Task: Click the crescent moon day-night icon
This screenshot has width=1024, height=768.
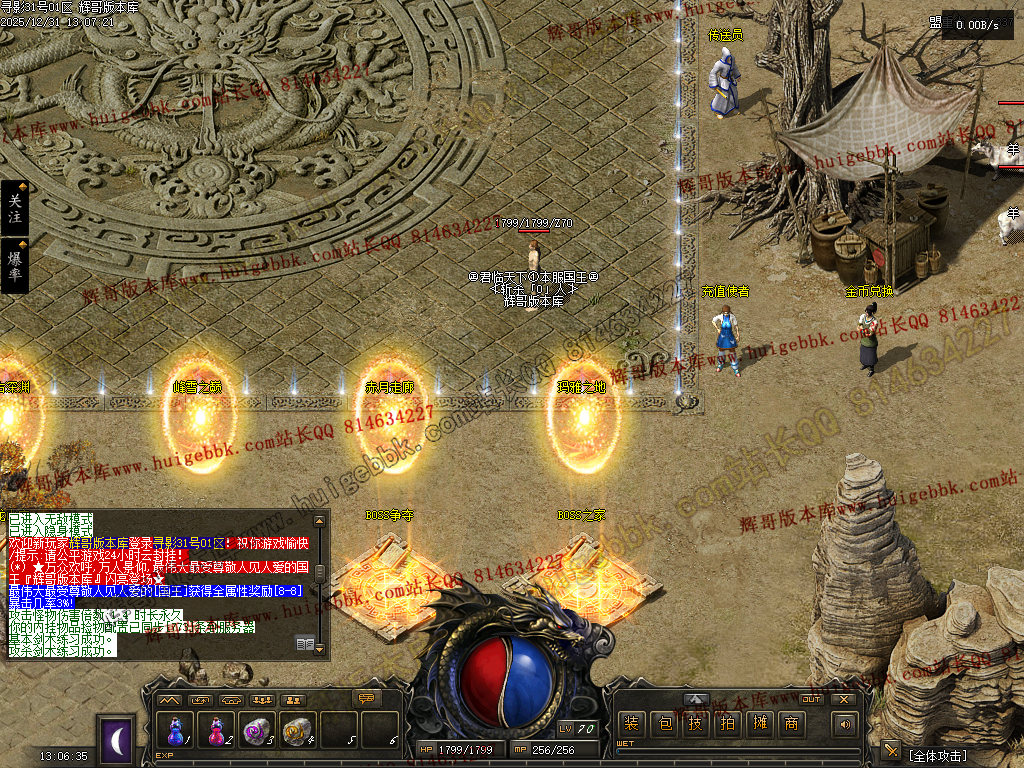Action: [118, 740]
